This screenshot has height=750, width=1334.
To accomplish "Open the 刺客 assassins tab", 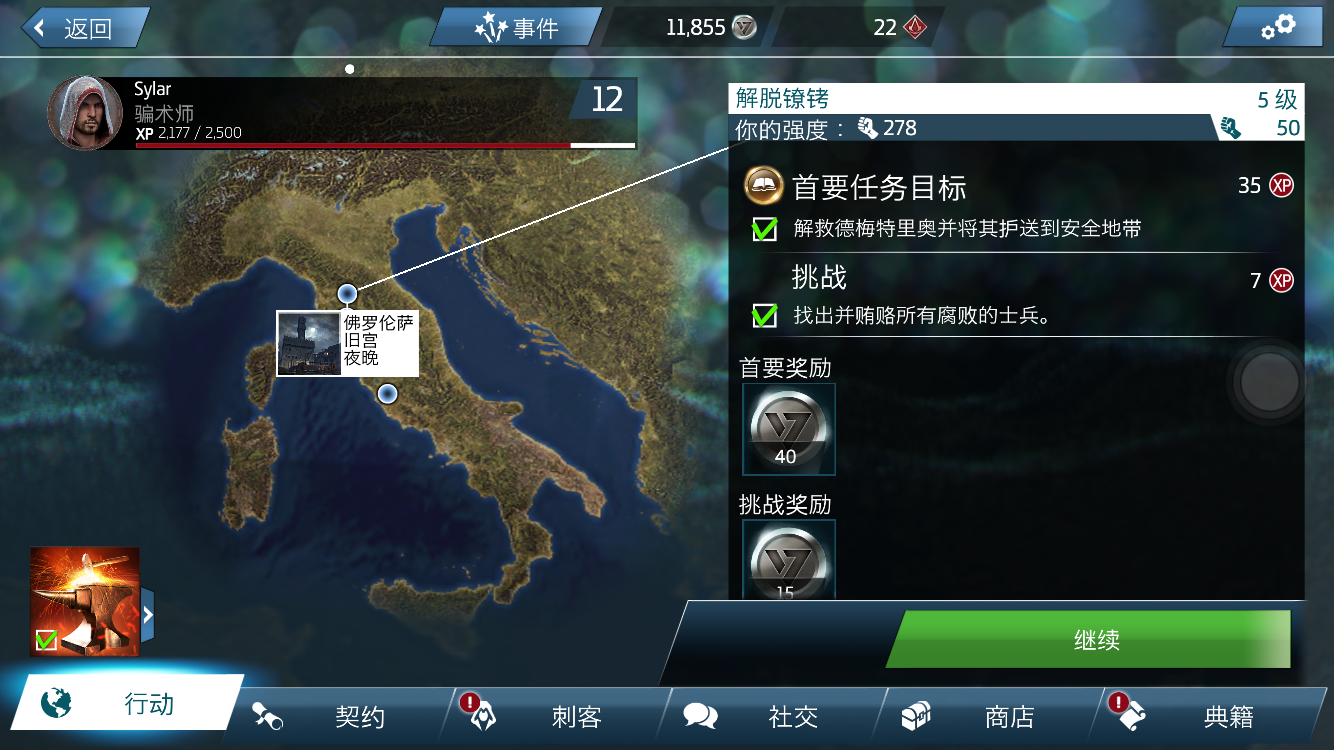I will pos(556,716).
